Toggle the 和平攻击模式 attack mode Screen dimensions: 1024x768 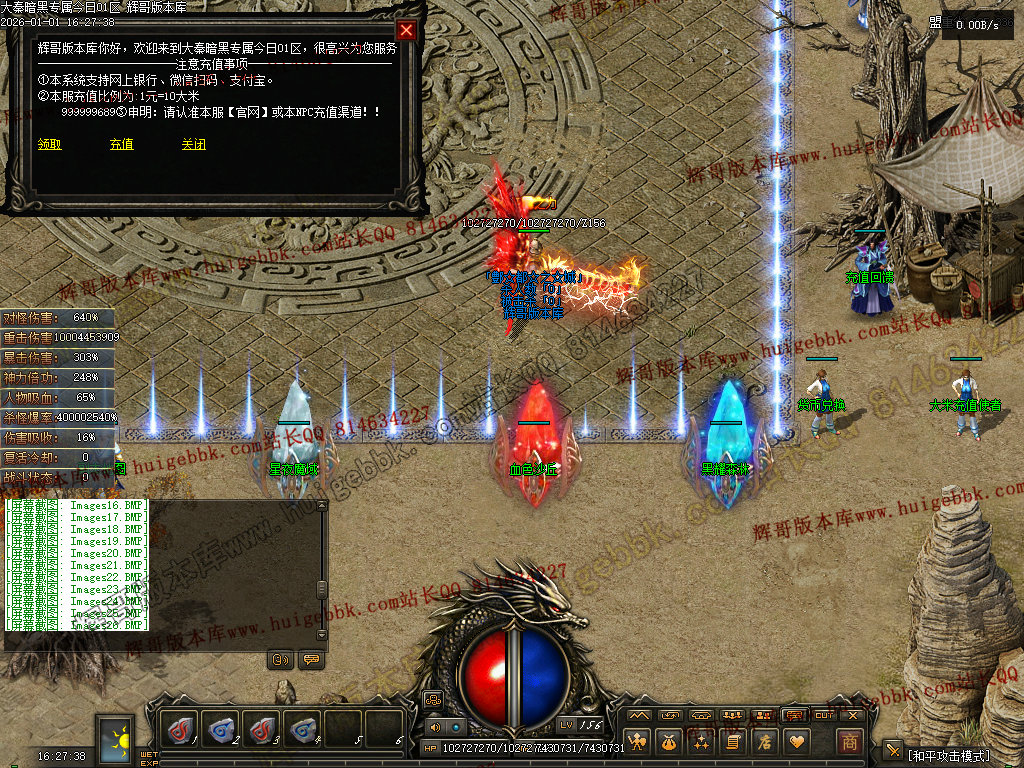click(x=948, y=755)
